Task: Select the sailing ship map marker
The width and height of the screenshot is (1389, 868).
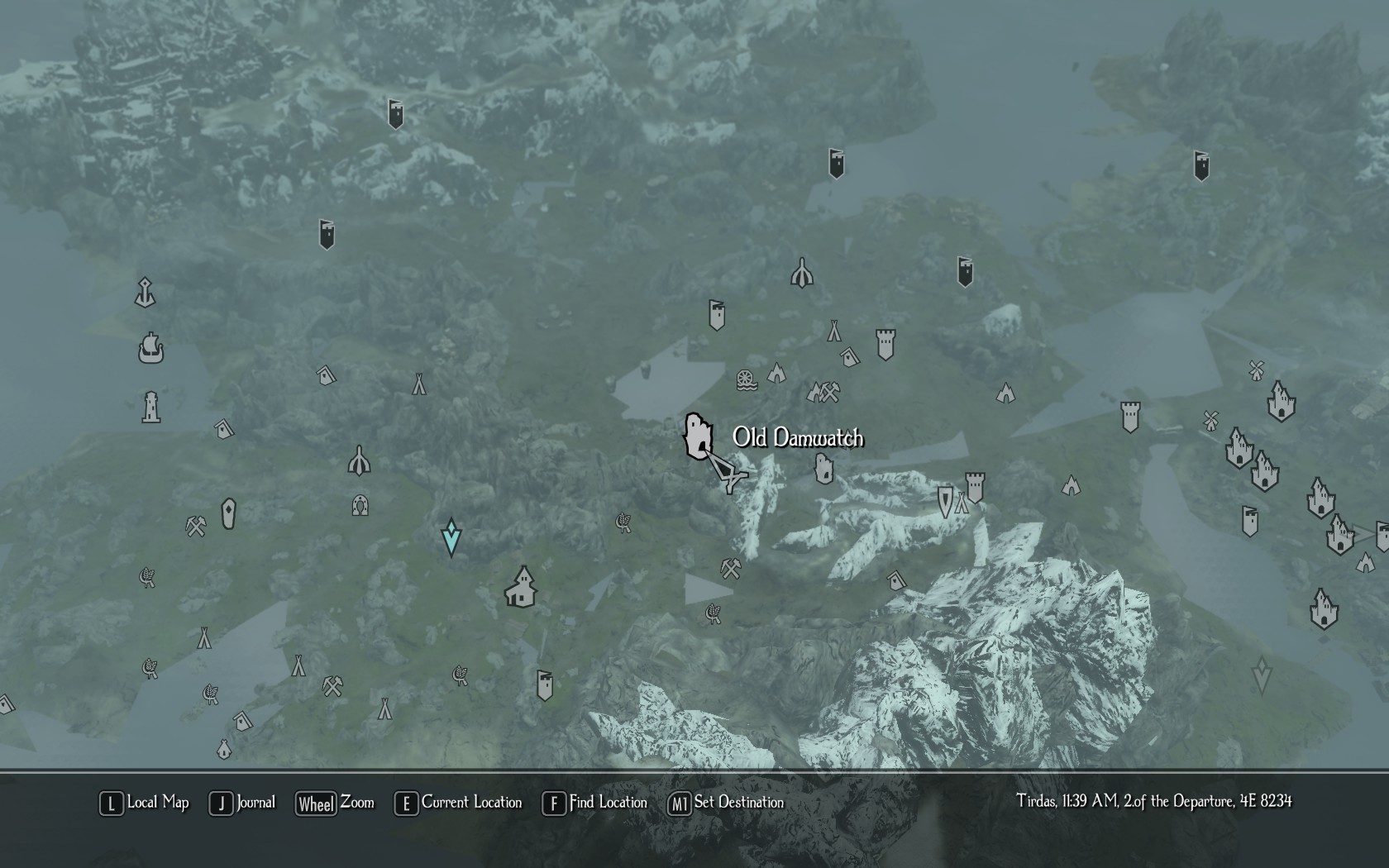Action: [x=151, y=348]
